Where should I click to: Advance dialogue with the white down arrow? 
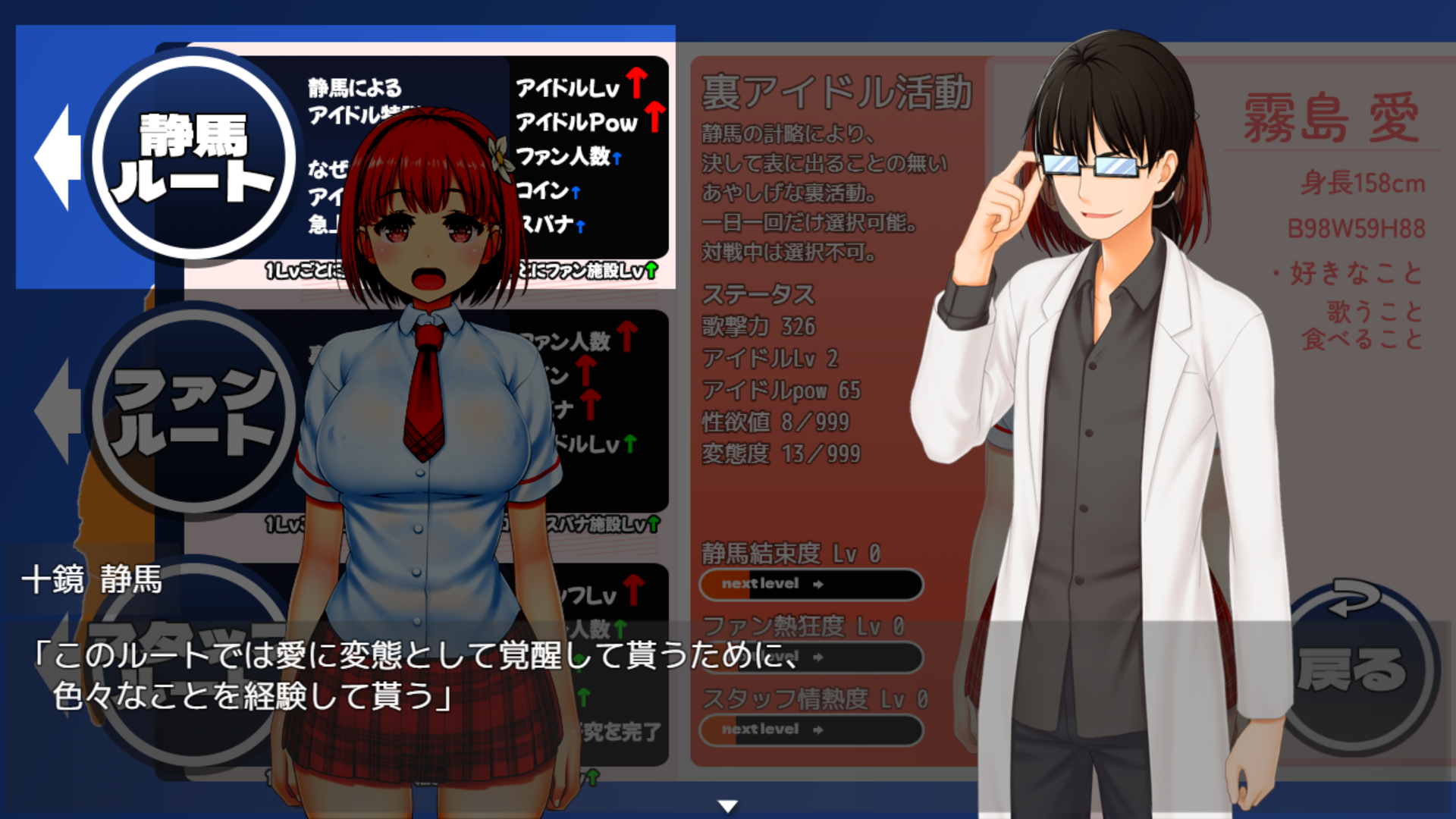[728, 806]
